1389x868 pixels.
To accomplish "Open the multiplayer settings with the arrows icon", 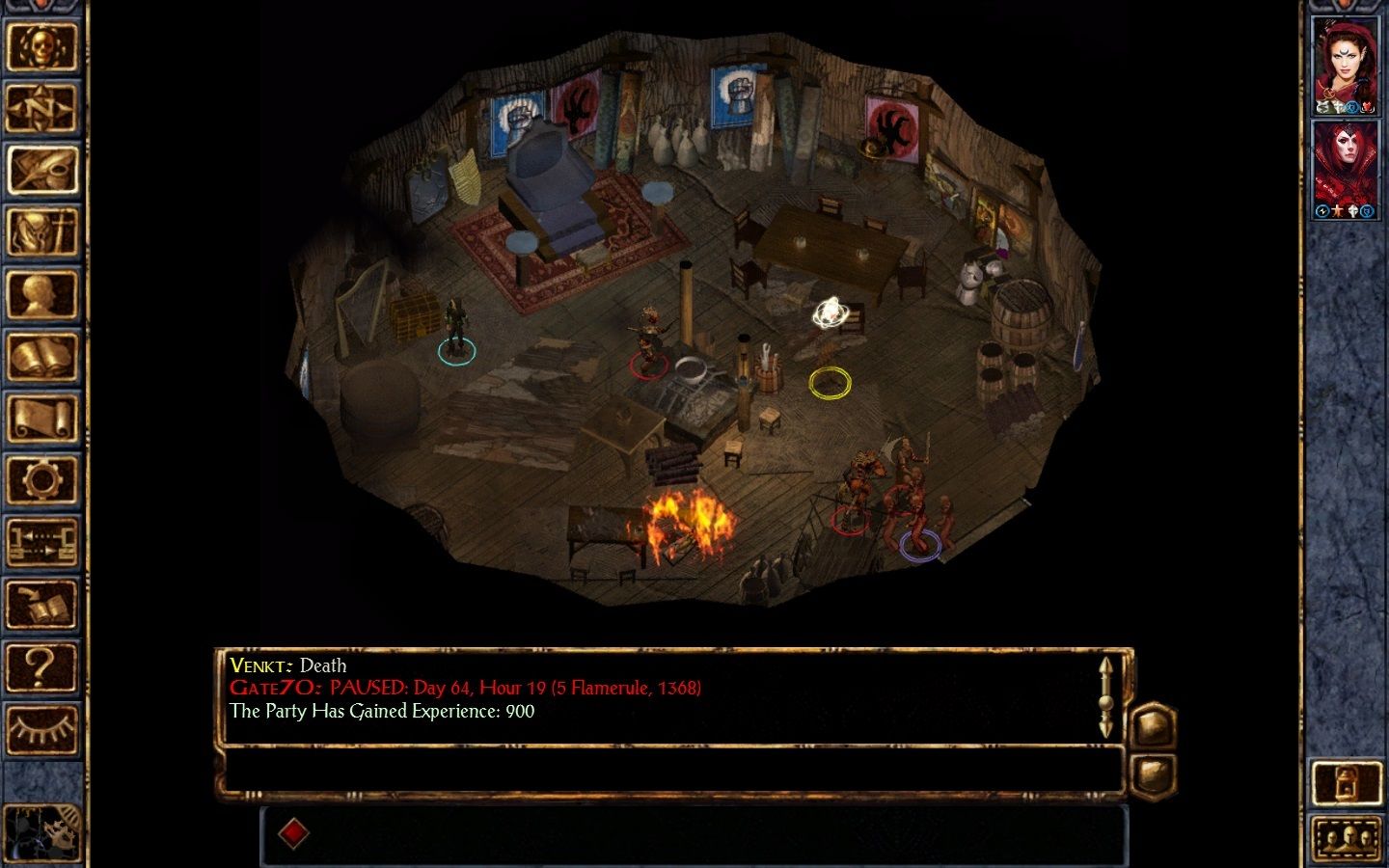I will coord(41,542).
